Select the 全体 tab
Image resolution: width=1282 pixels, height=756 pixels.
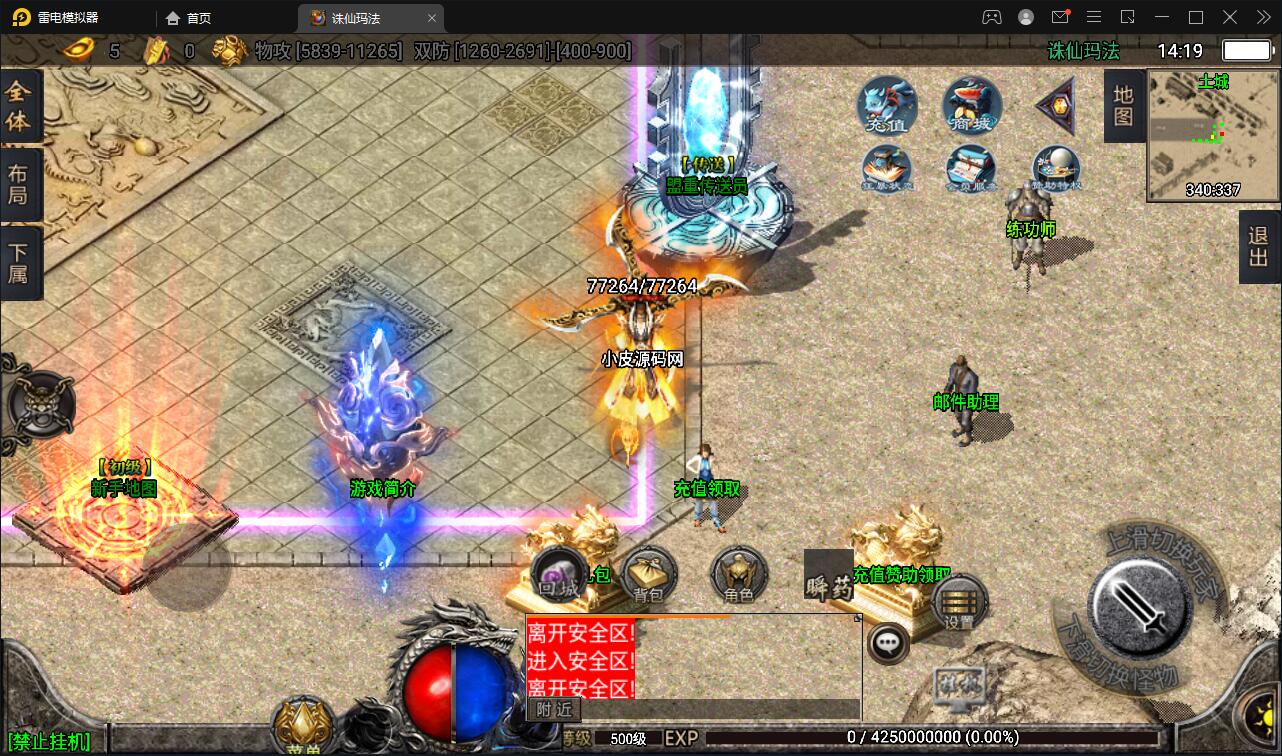click(19, 106)
